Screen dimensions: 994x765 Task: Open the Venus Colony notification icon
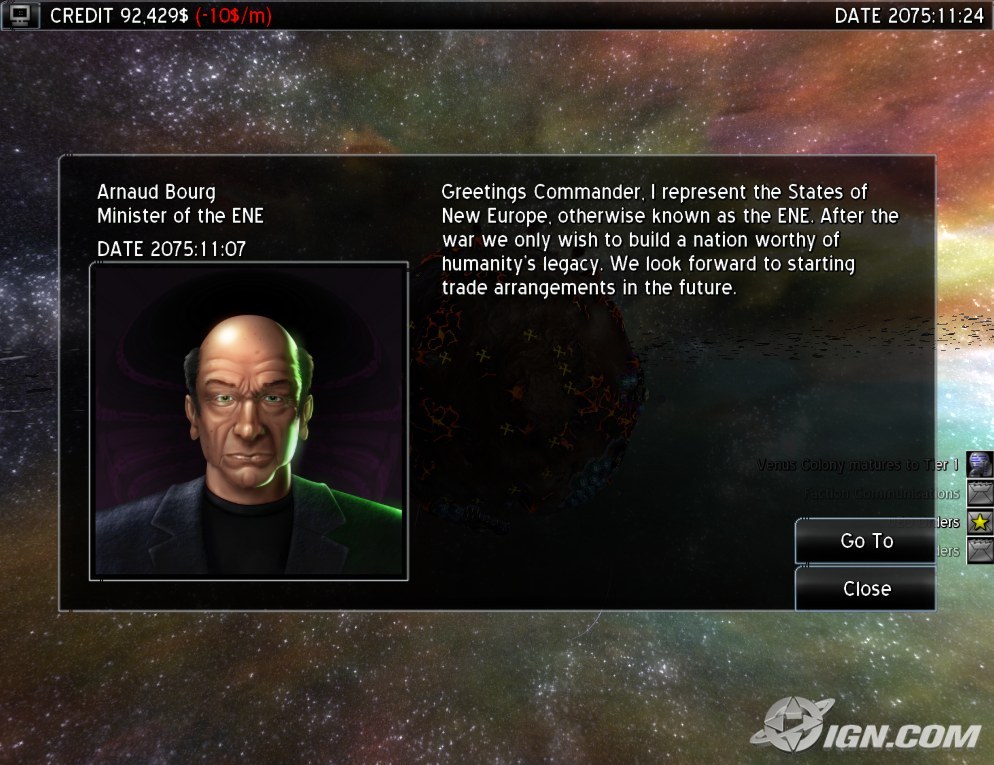980,465
